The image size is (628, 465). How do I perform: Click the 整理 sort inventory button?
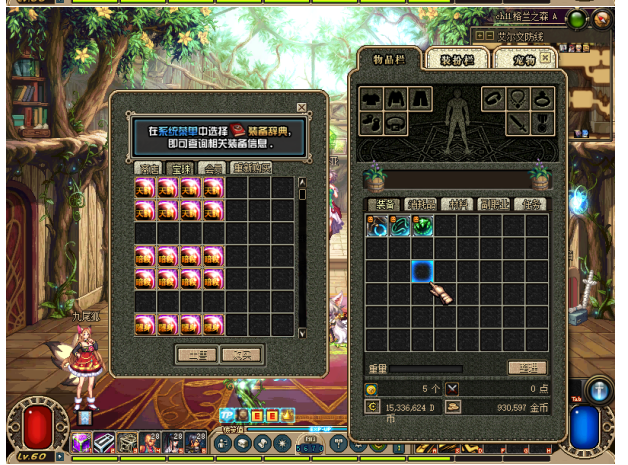[527, 368]
